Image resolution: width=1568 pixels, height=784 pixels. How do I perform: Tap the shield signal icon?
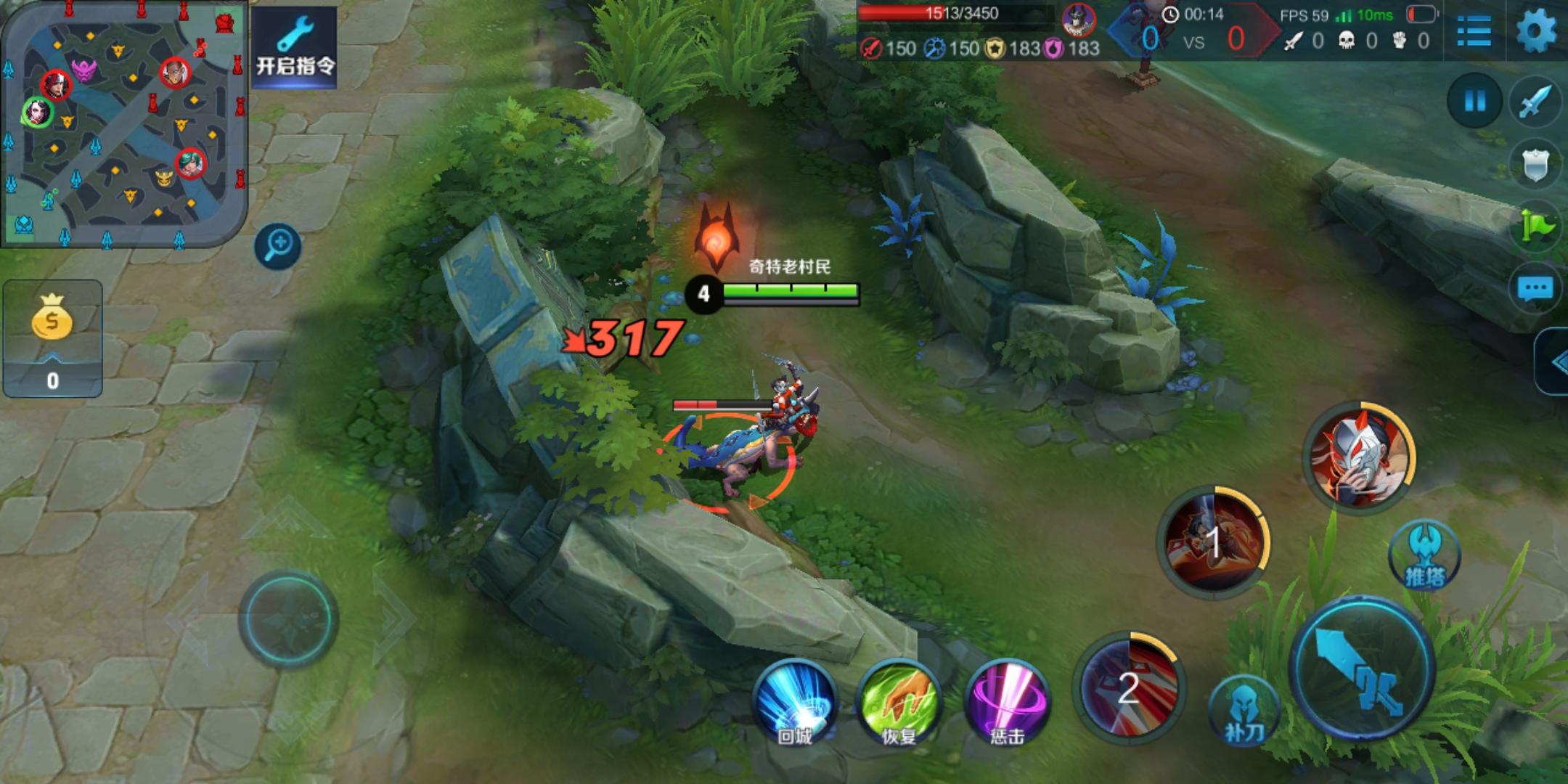coord(1535,166)
